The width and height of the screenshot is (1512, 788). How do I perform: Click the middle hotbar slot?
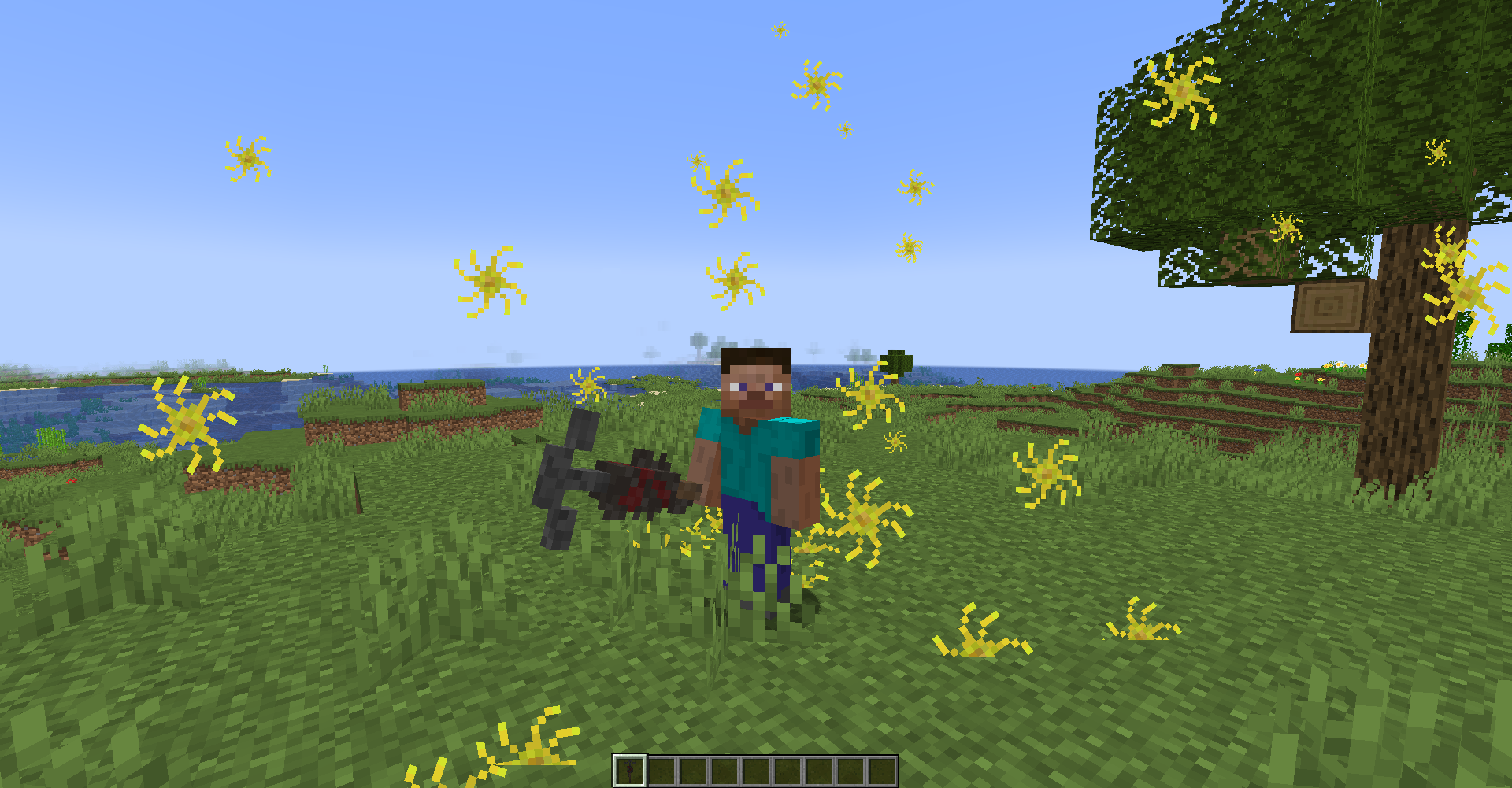[x=757, y=770]
